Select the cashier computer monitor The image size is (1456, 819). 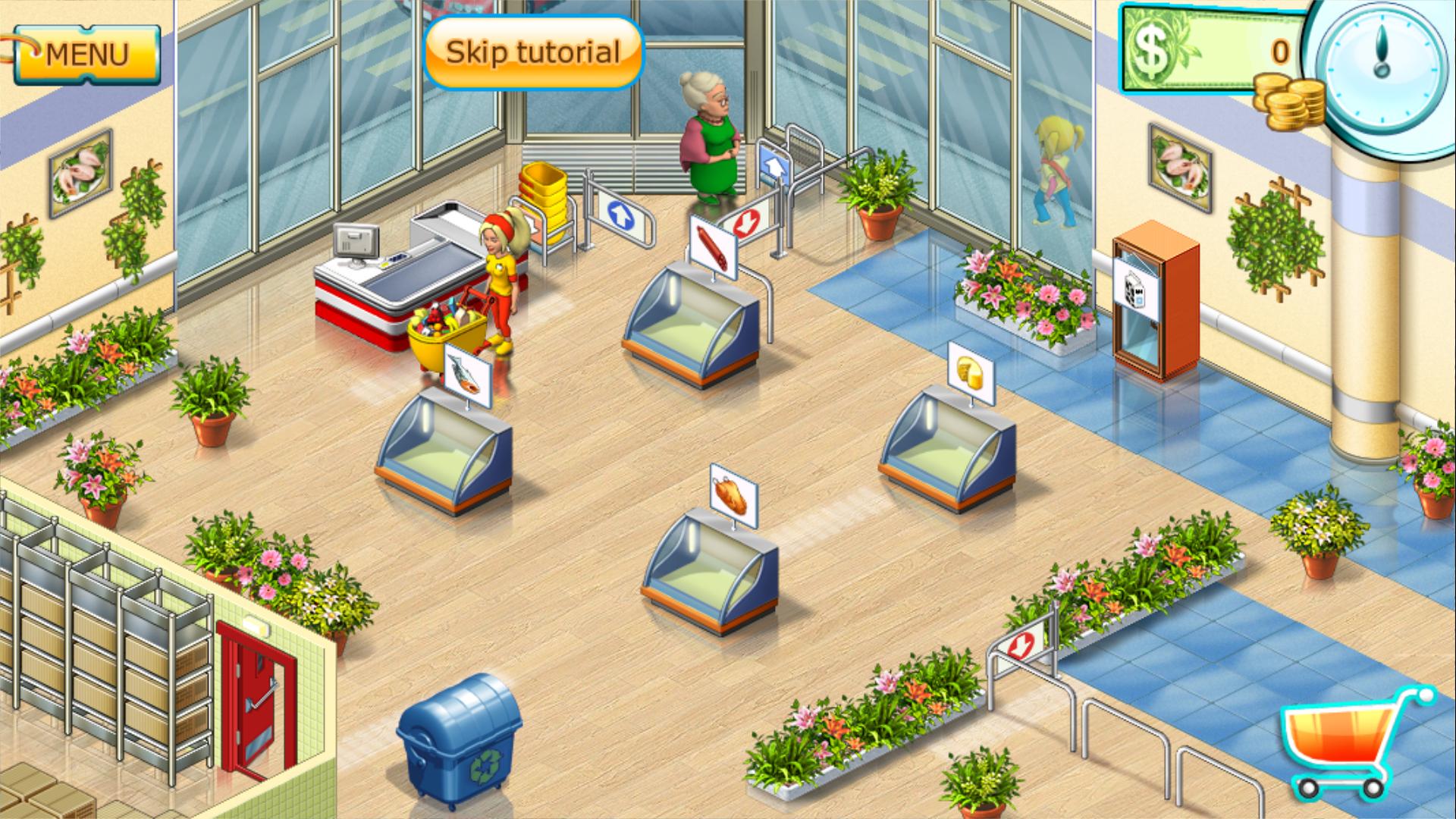click(x=356, y=243)
